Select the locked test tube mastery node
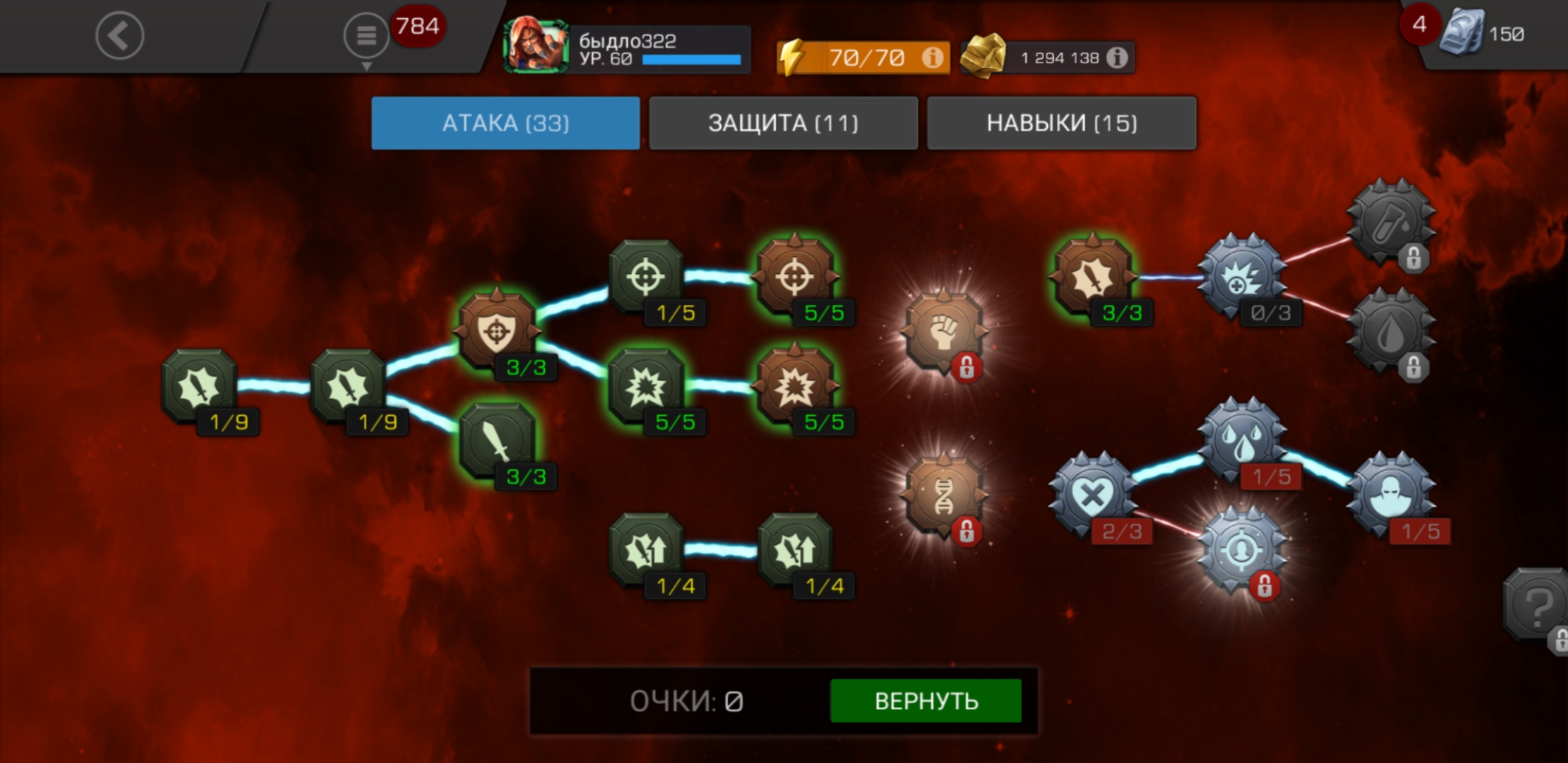This screenshot has width=1568, height=763. (1390, 222)
